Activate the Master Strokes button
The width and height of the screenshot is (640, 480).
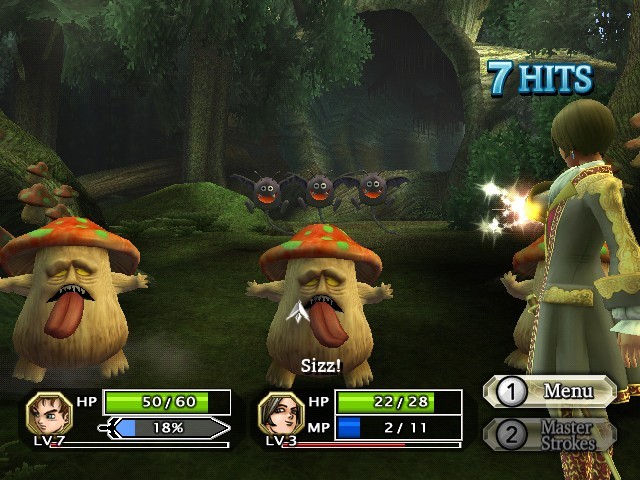tap(551, 434)
